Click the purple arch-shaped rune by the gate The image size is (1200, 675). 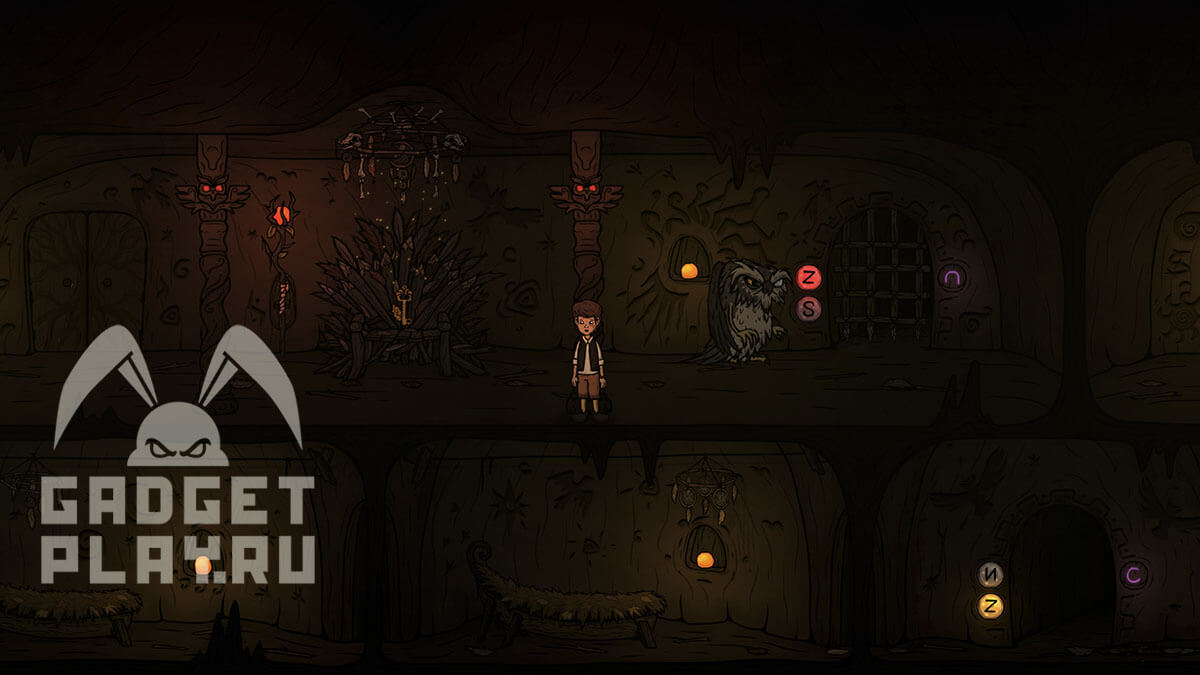coord(952,278)
